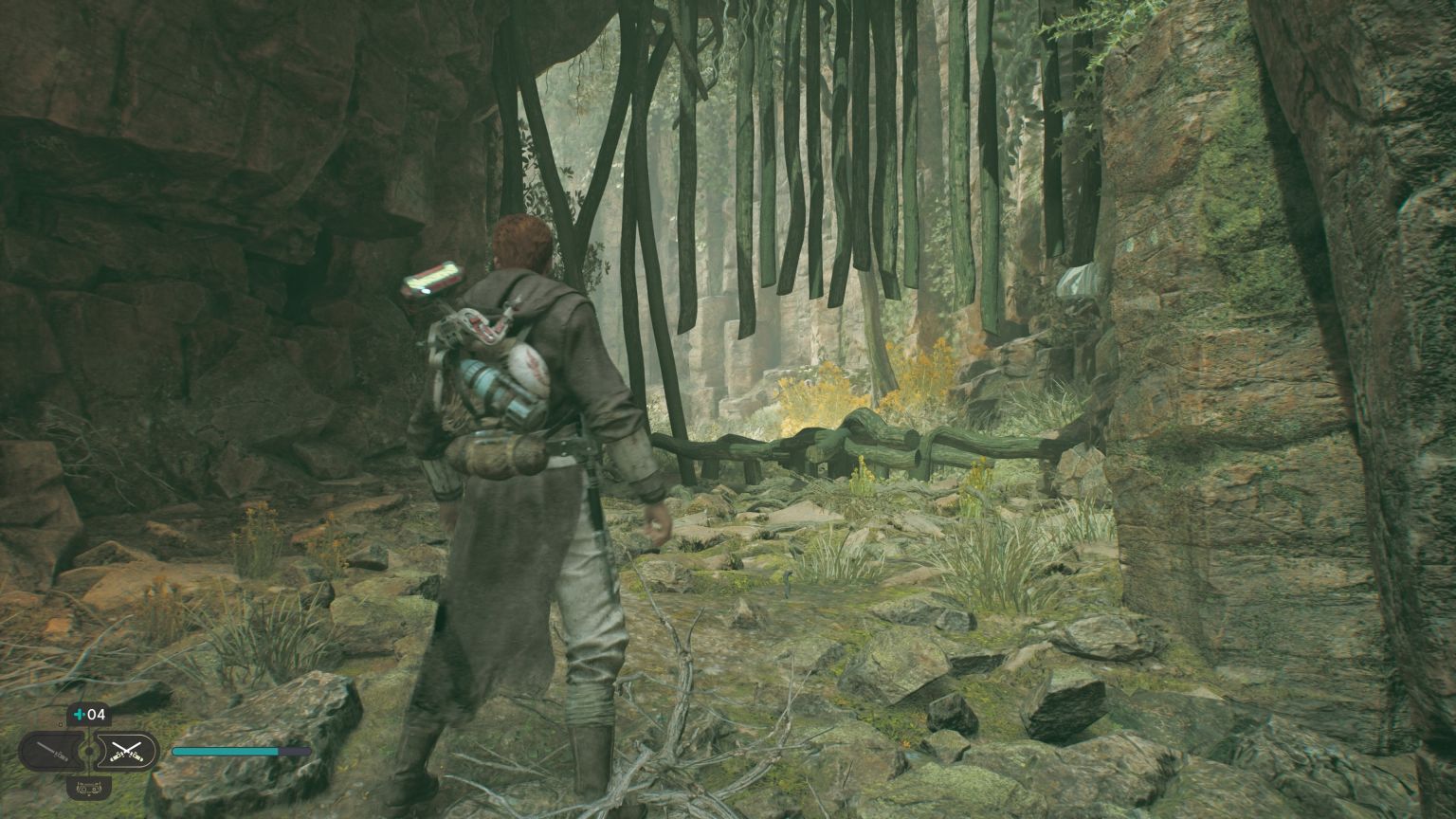Click the stim canister plus icon
Screen dimensions: 1456x819
[77, 714]
